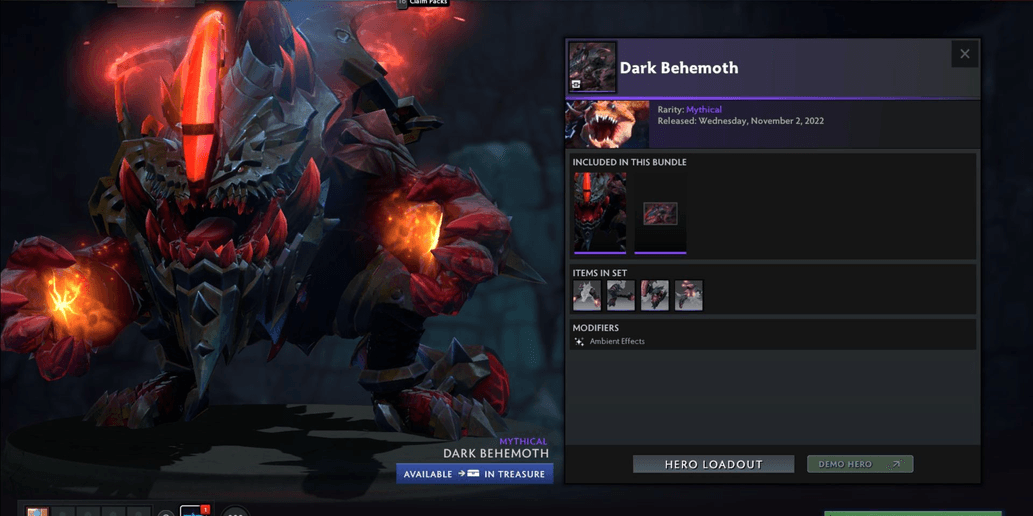The height and width of the screenshot is (516, 1033).
Task: Choose the first item in Items in Set
Action: tap(587, 295)
